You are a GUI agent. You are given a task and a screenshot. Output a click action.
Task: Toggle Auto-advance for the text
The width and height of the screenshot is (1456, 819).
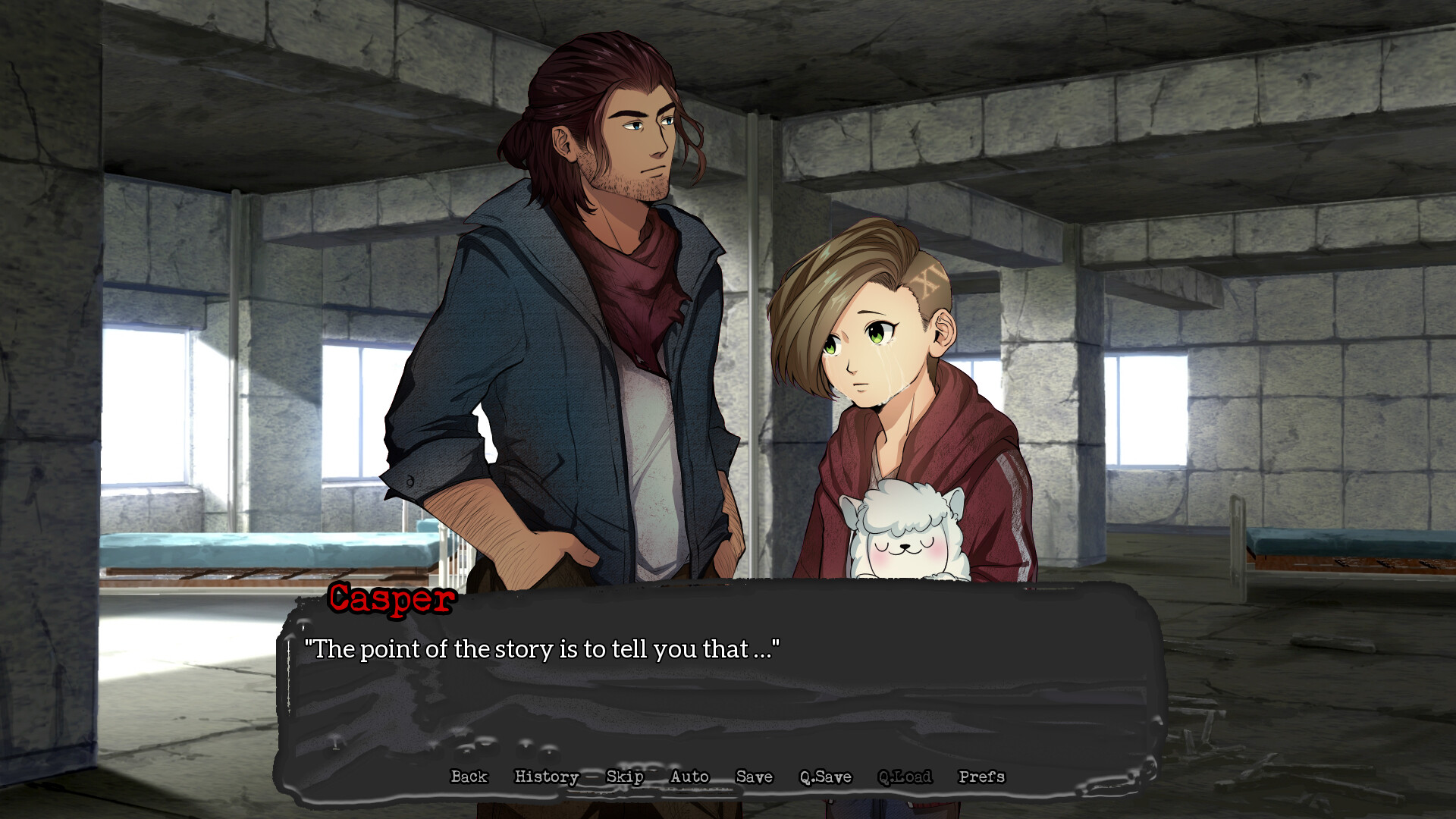tap(689, 777)
